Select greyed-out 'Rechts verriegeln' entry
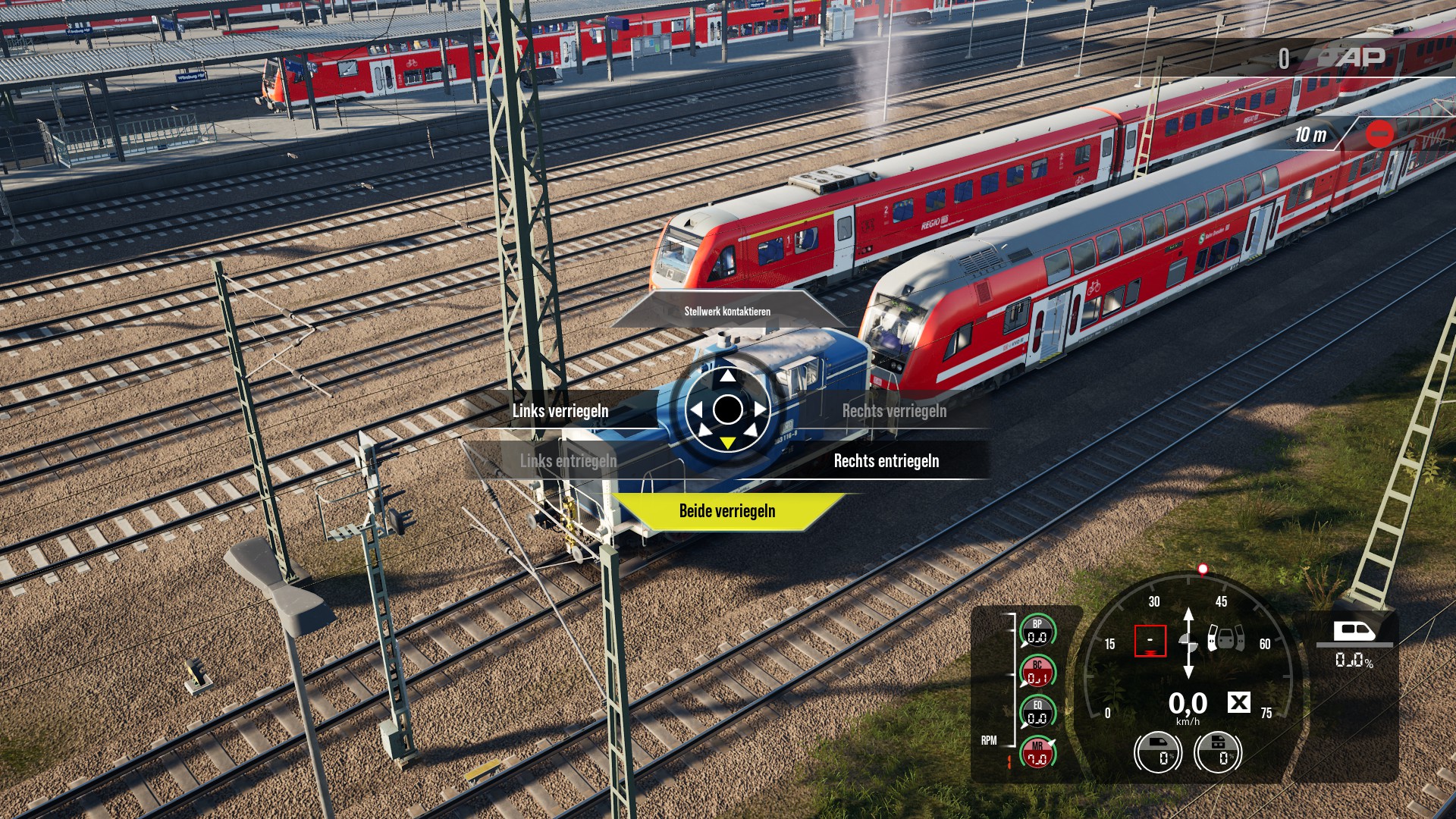1456x819 pixels. coord(894,411)
